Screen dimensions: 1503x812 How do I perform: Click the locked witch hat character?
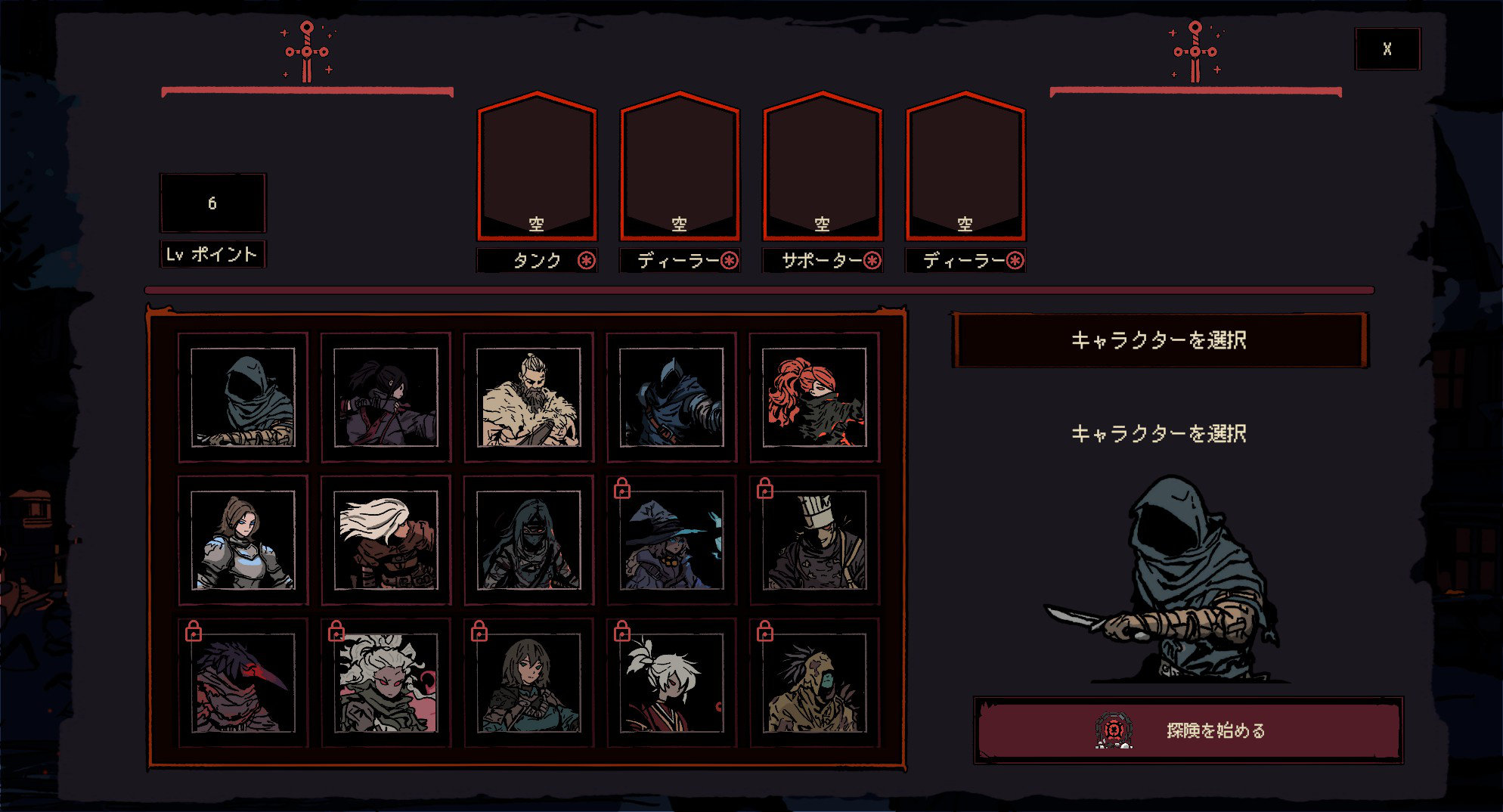coord(671,540)
